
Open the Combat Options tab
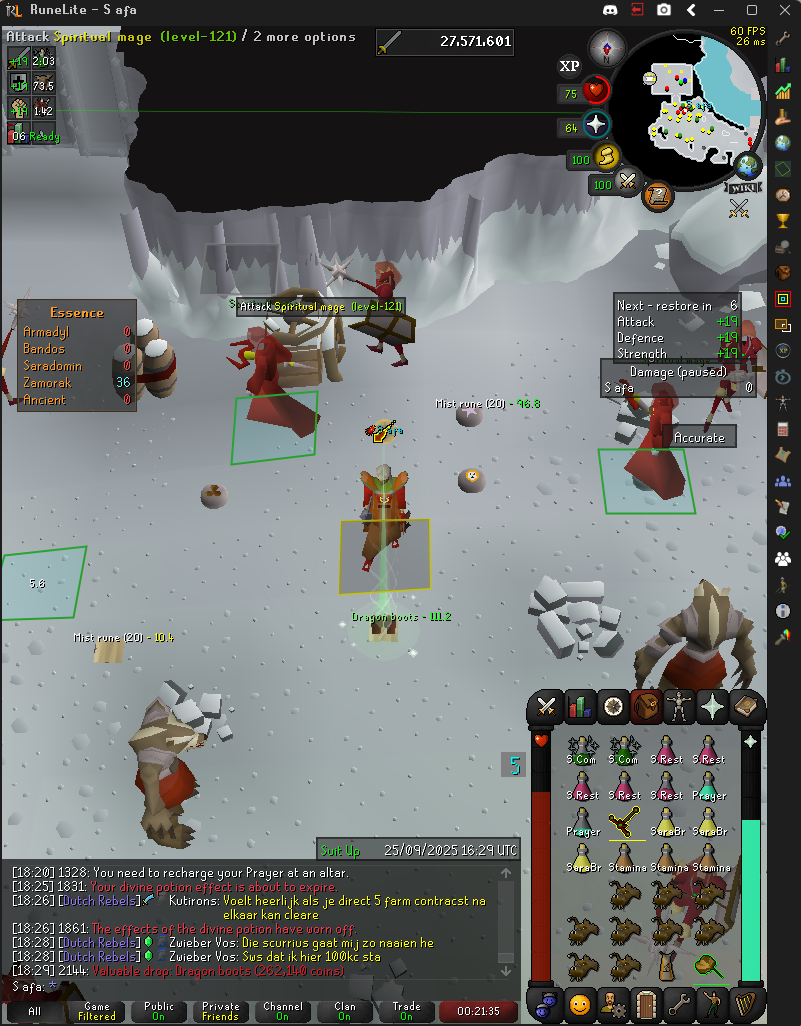[546, 706]
